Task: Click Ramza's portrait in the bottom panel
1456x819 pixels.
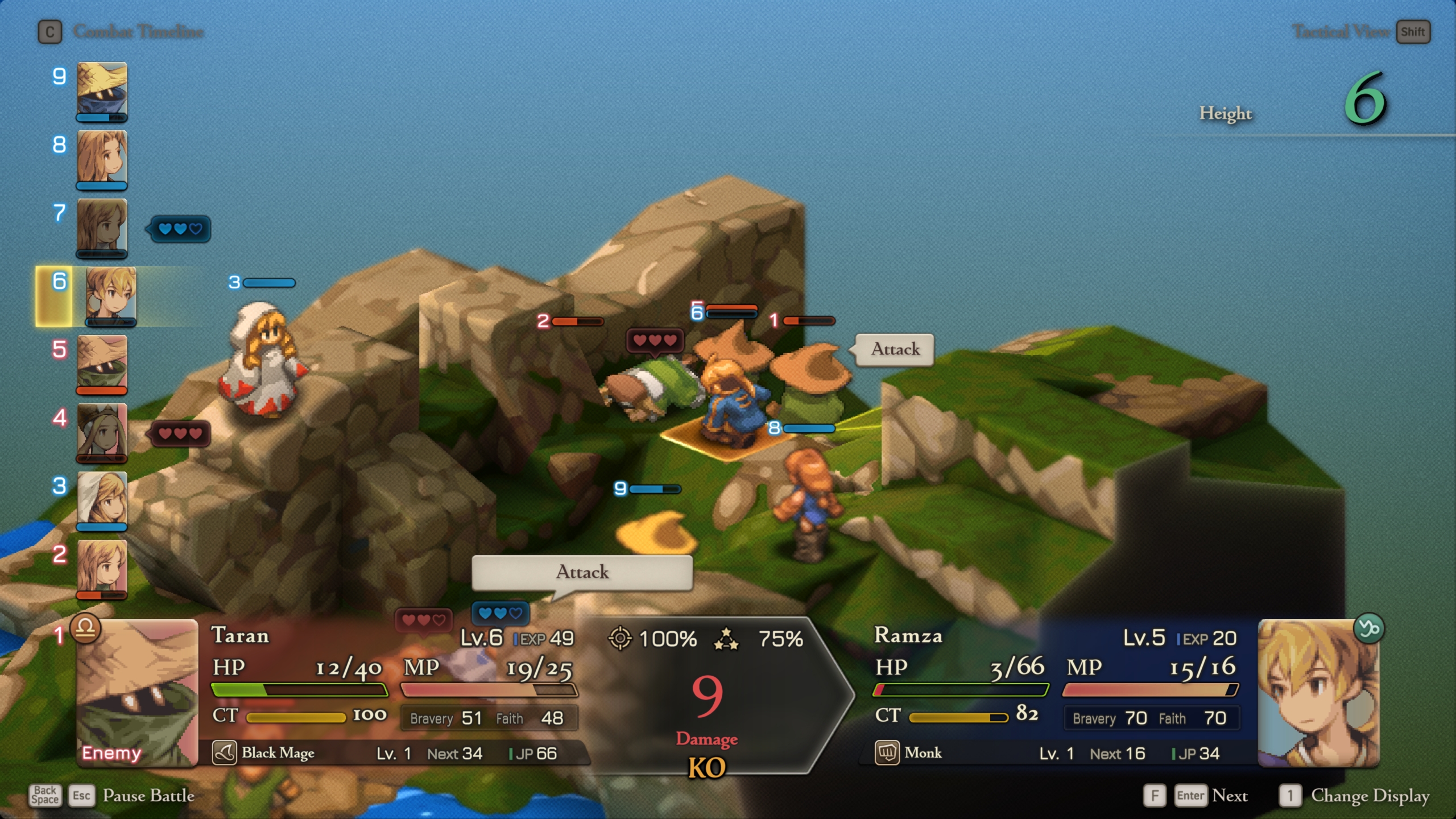Action: pos(1321,694)
